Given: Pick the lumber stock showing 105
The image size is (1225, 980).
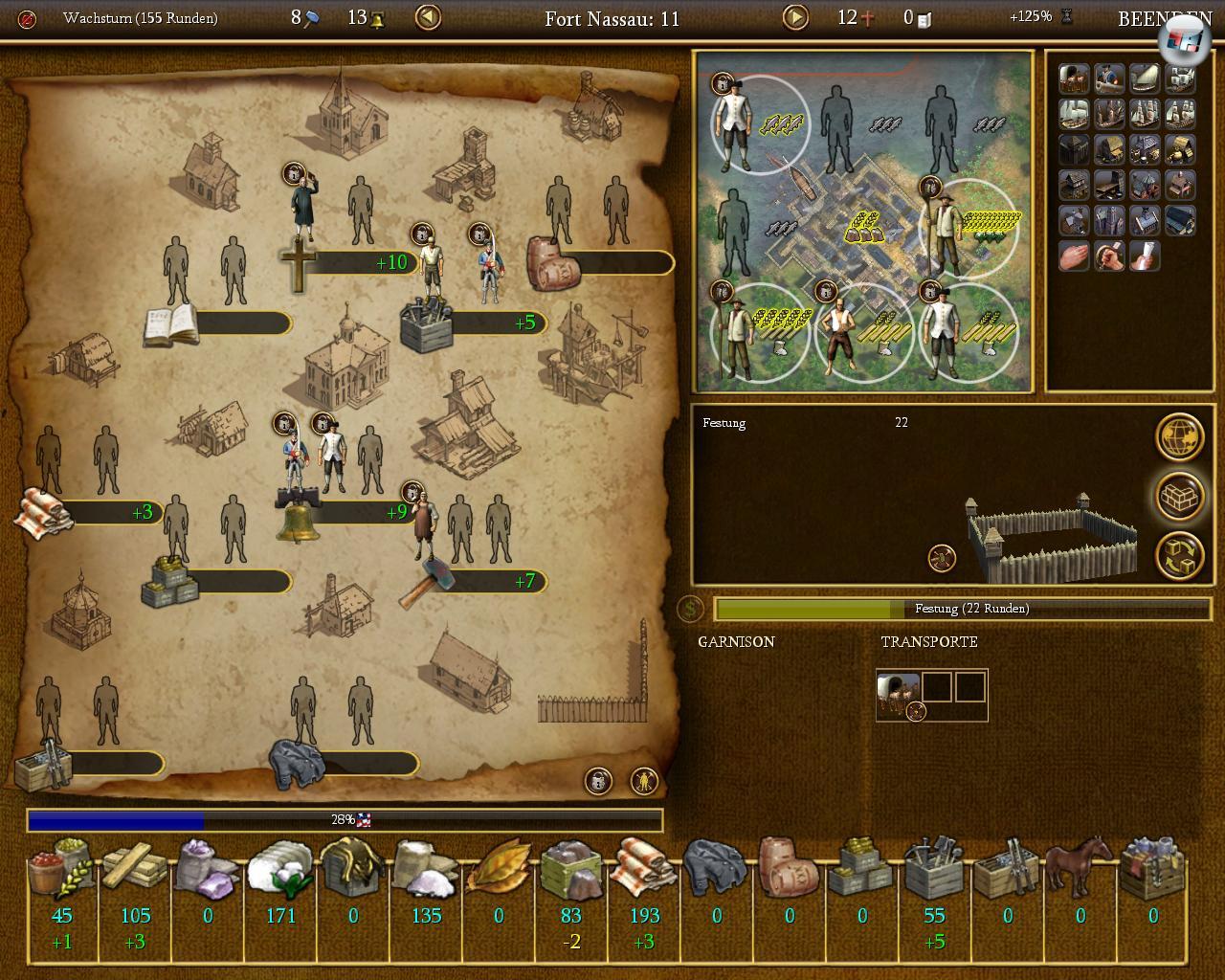Looking at the screenshot, I should point(135,882).
